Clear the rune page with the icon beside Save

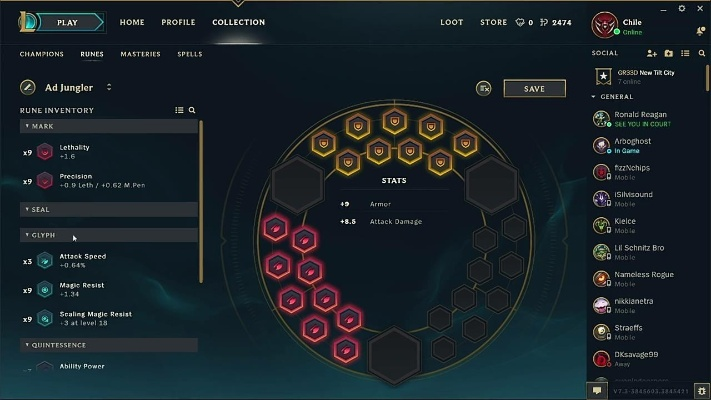pyautogui.click(x=485, y=88)
